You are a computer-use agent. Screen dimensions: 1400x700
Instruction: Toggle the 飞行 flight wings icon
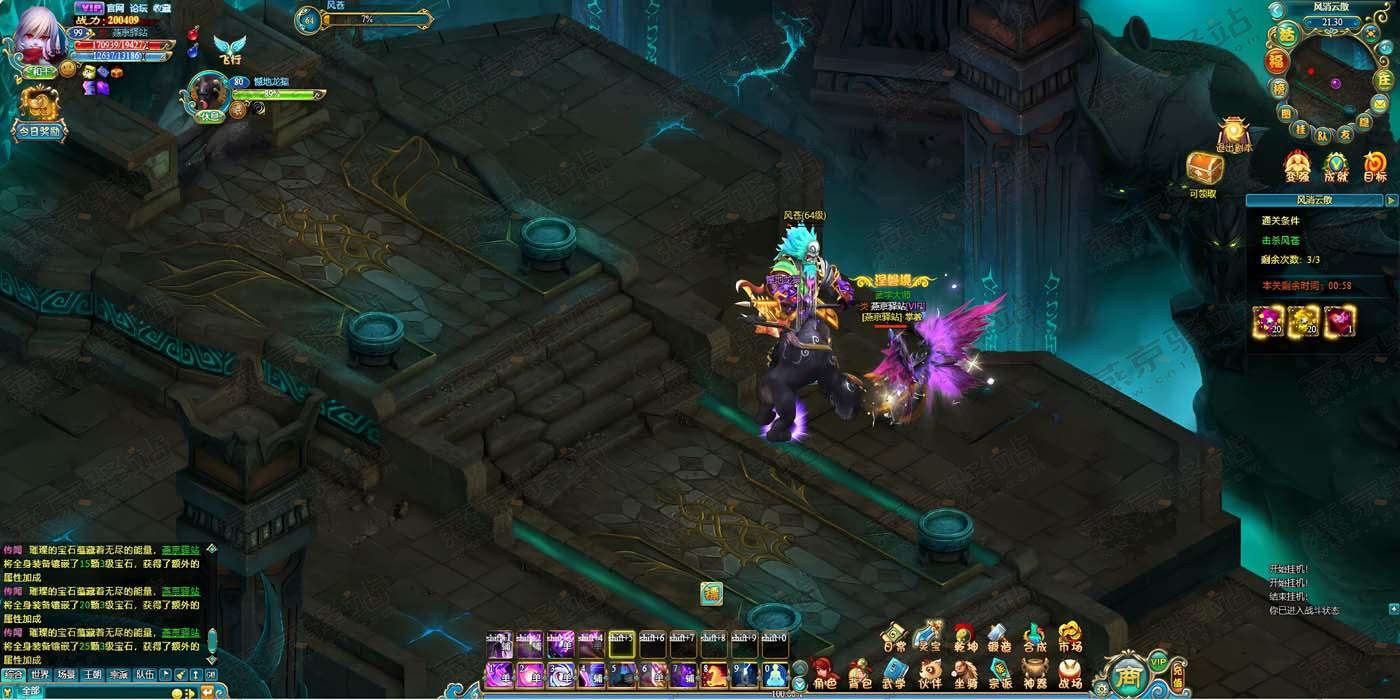(229, 50)
